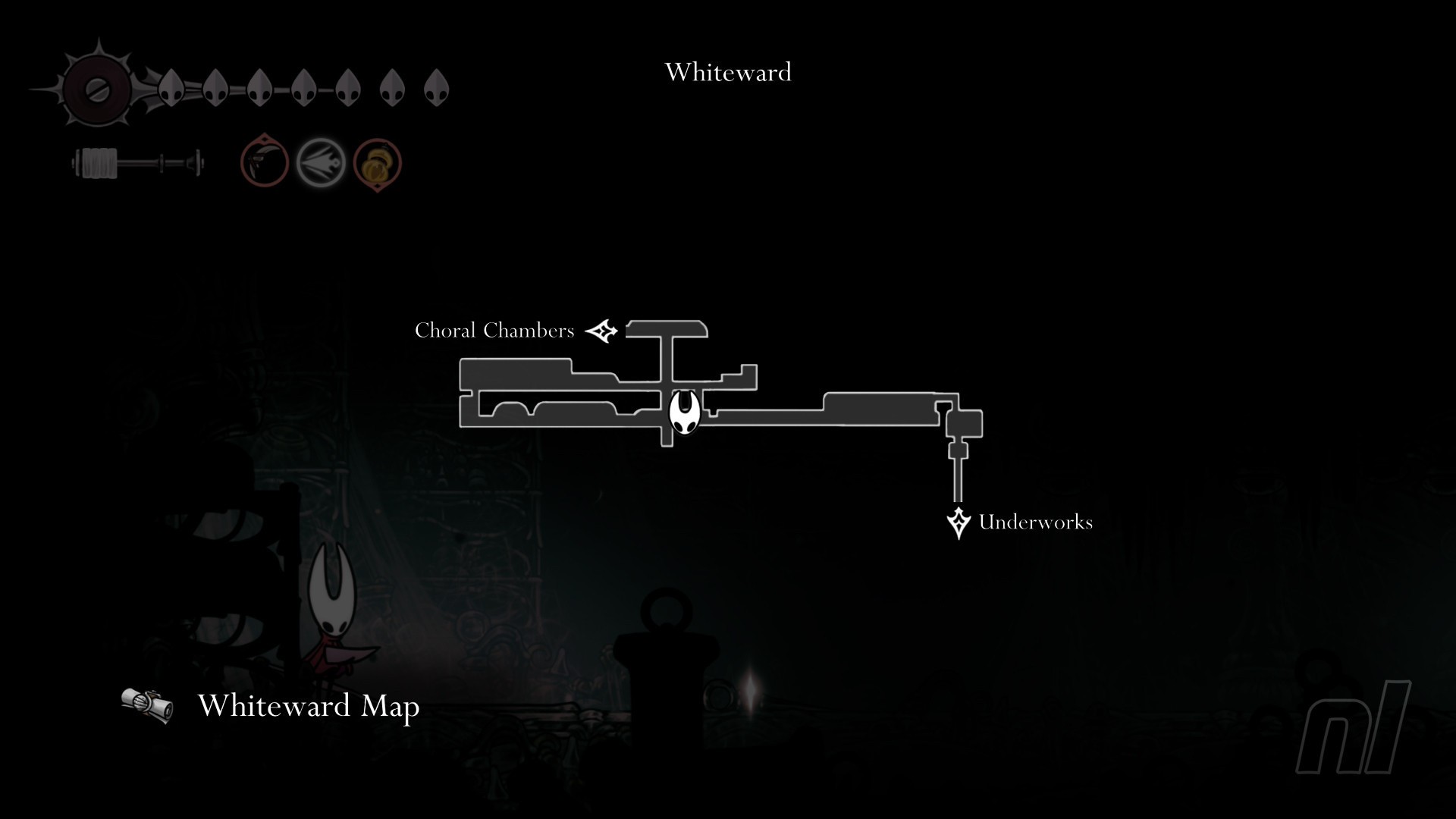Select the highlighted white-ringed tool icon
The image size is (1456, 819).
320,162
